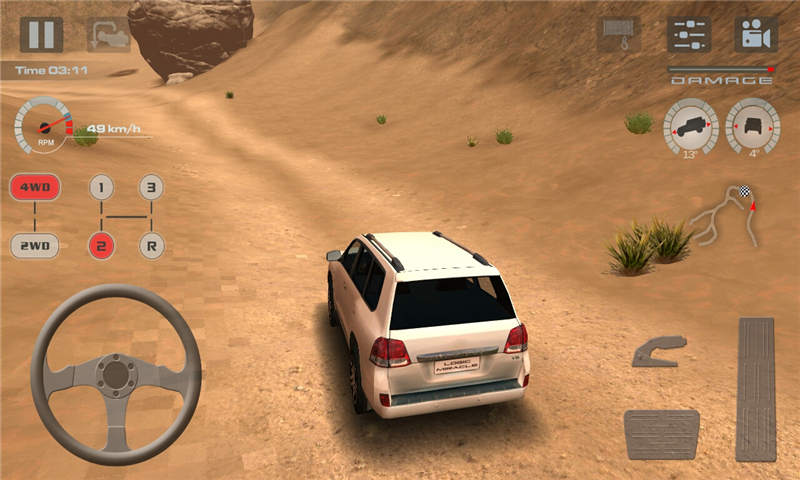Viewport: 800px width, 480px height.
Task: Switch to 2WD drive mode
Action: coord(35,245)
